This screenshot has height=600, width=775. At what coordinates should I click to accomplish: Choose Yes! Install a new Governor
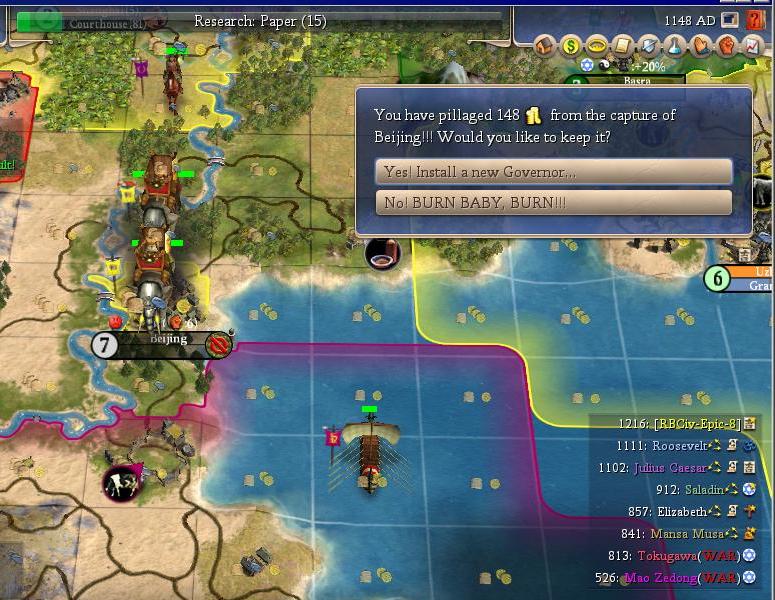coord(553,172)
